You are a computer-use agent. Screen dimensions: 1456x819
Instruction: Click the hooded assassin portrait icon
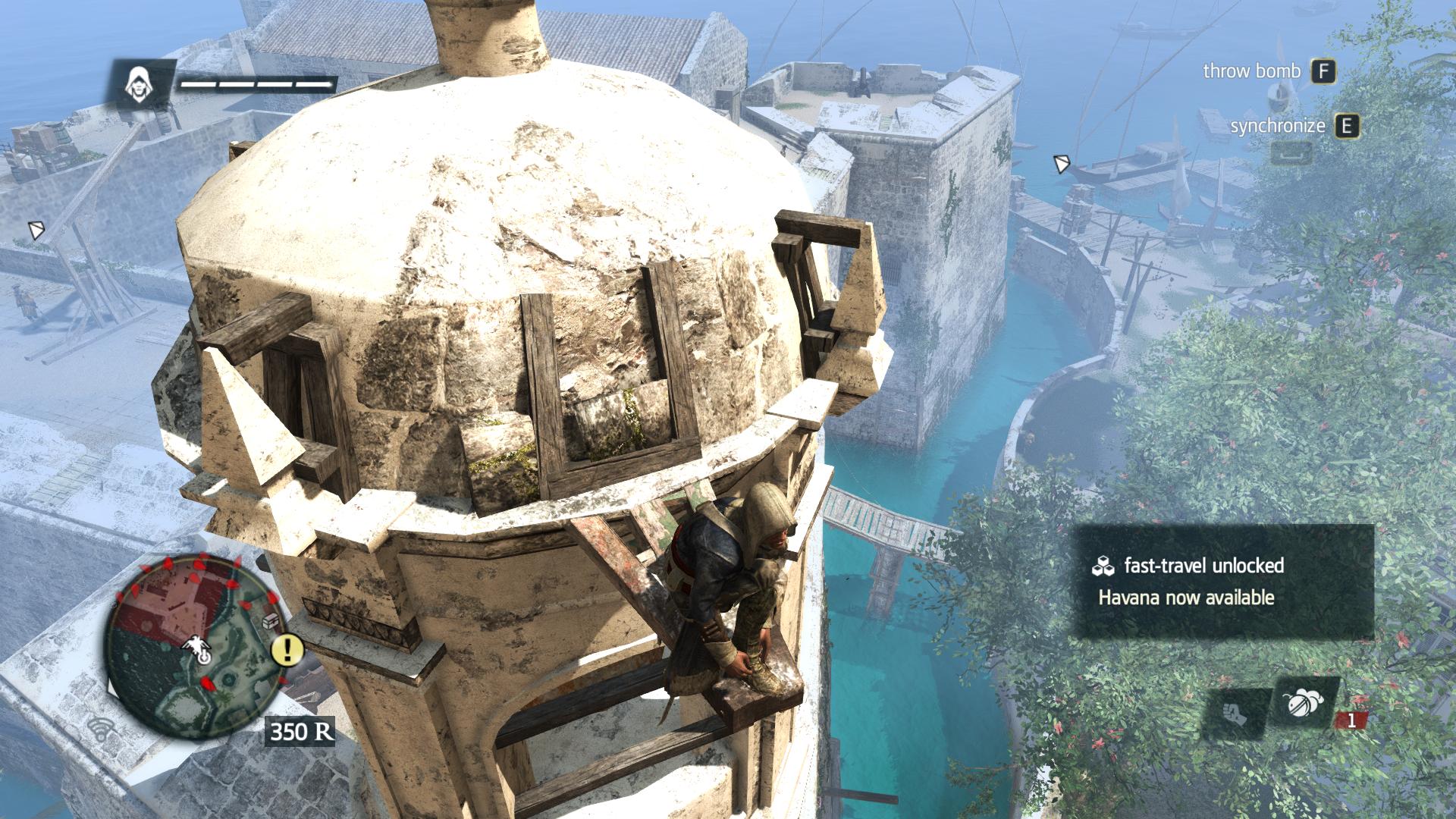(138, 82)
